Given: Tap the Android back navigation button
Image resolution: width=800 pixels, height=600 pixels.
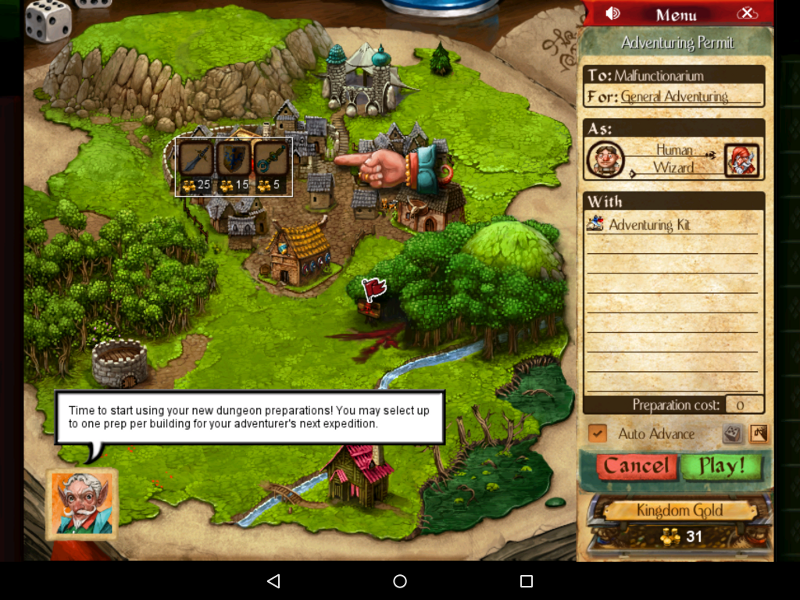Looking at the screenshot, I should tap(273, 581).
